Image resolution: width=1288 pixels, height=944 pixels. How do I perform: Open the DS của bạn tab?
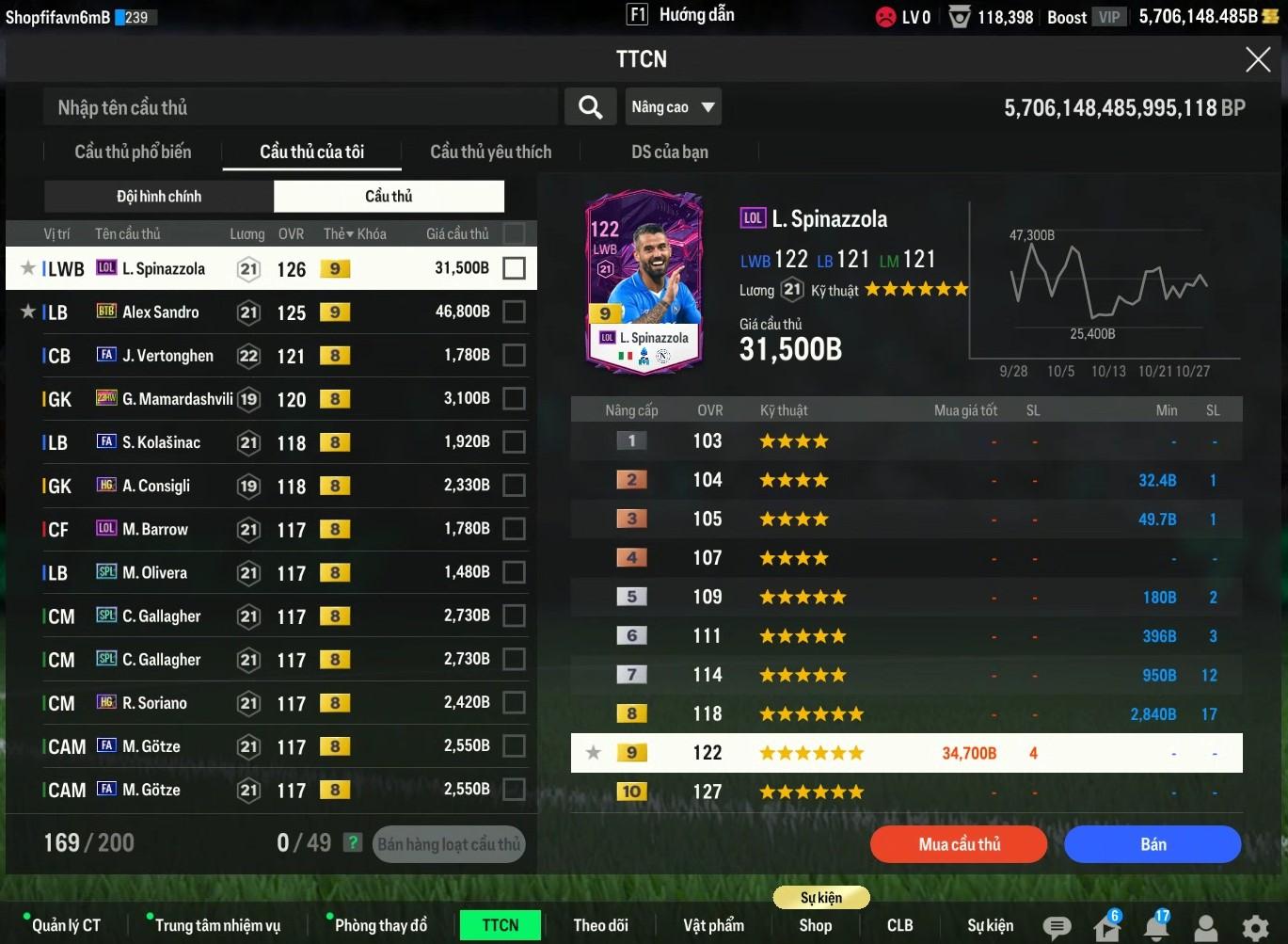[x=669, y=152]
